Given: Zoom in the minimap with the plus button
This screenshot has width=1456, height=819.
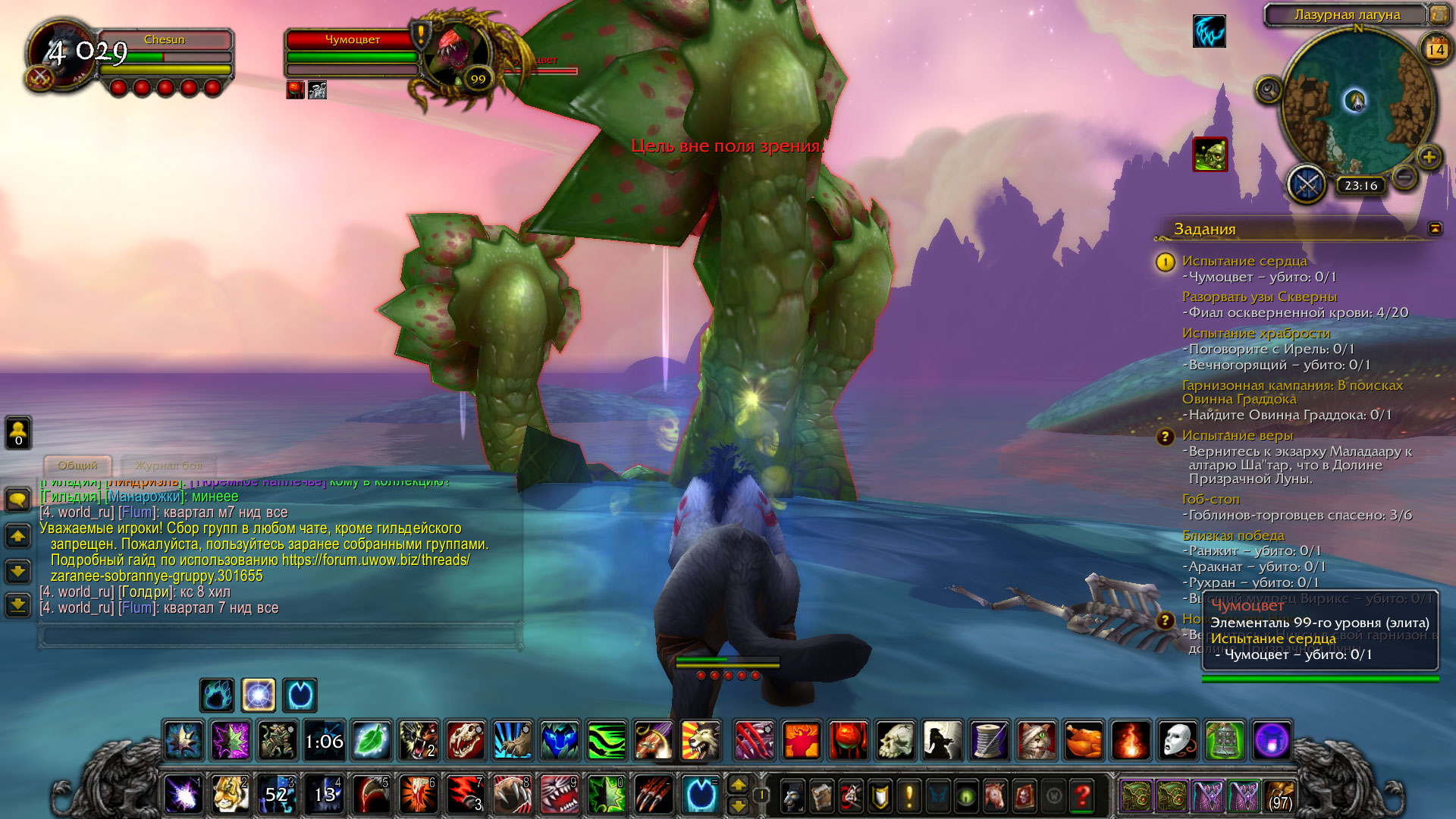Looking at the screenshot, I should [x=1429, y=158].
